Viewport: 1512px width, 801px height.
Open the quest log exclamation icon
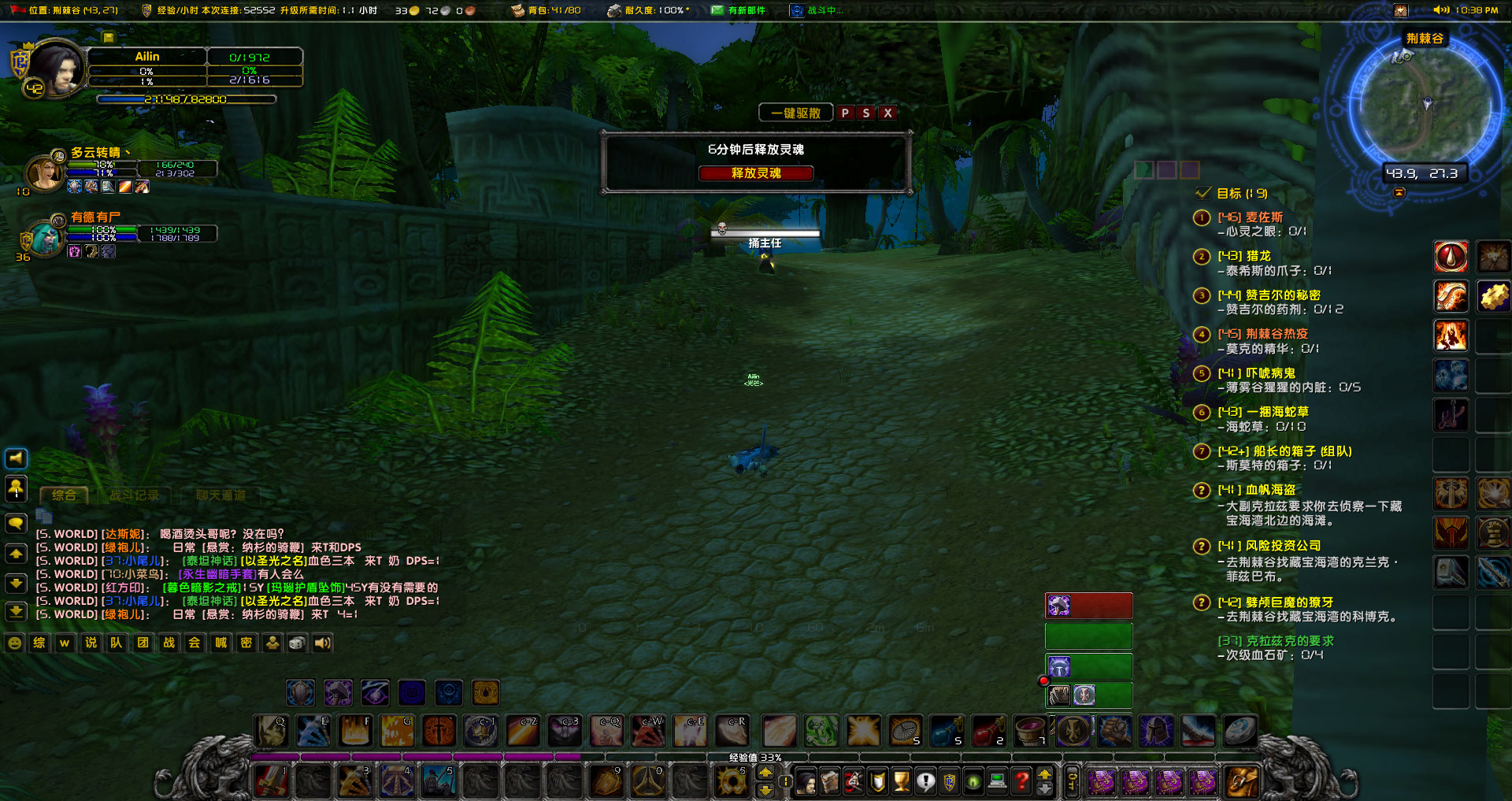925,781
